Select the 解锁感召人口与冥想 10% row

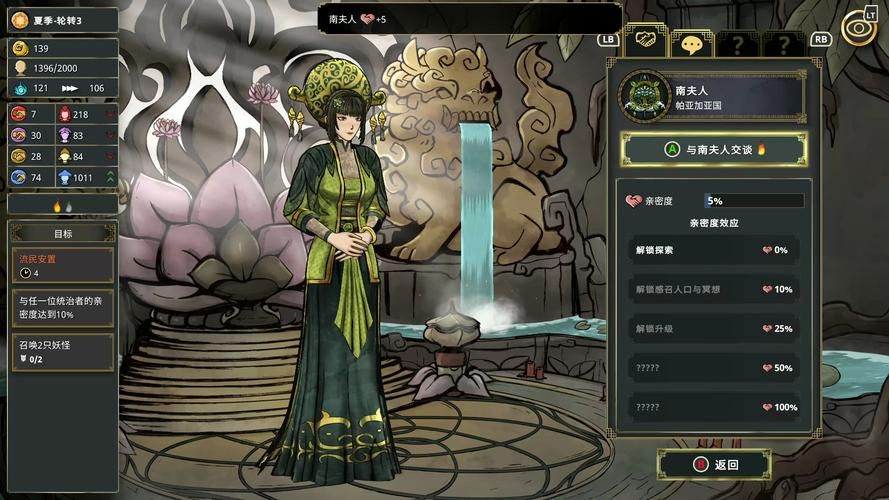coord(714,289)
